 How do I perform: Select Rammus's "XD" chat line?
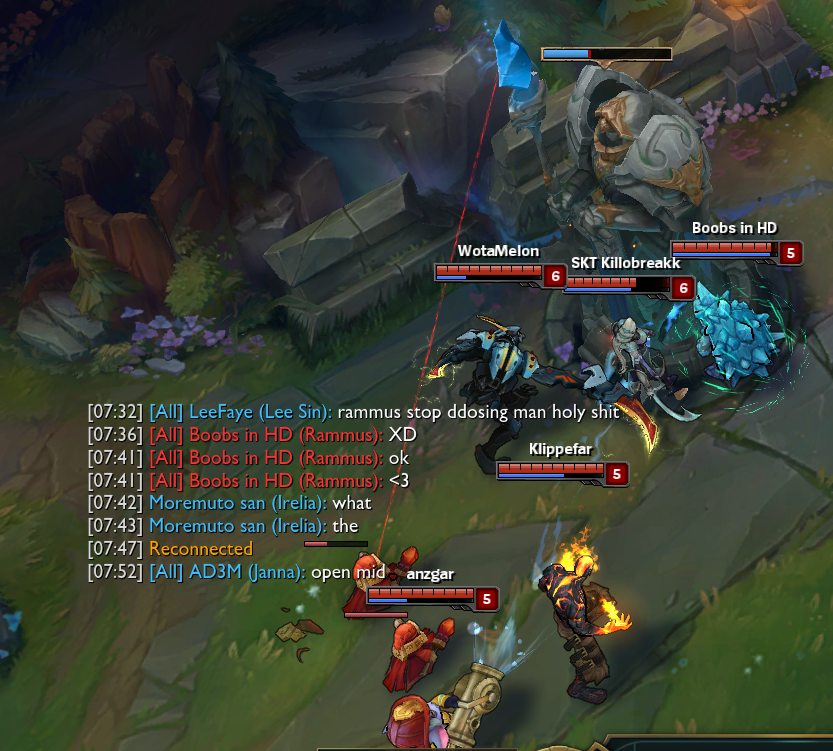click(x=402, y=435)
